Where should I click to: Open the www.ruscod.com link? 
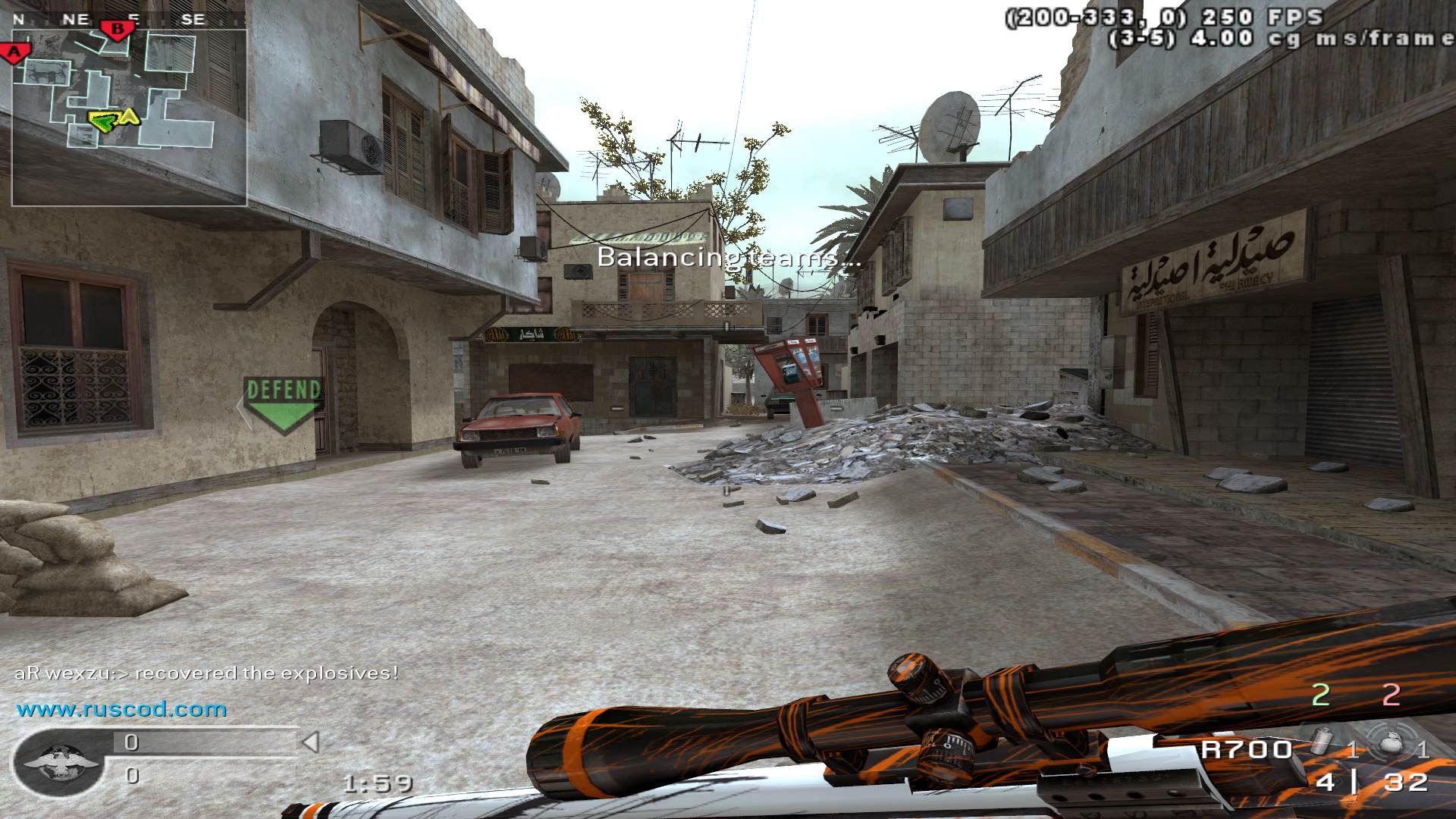pyautogui.click(x=121, y=710)
